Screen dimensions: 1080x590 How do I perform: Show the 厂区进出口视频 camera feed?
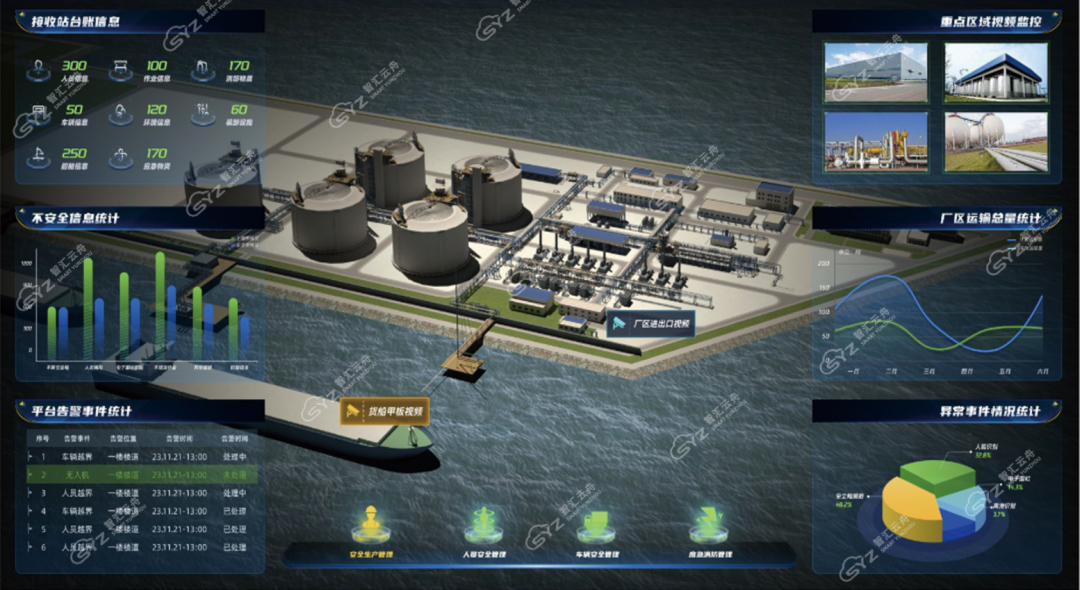650,323
